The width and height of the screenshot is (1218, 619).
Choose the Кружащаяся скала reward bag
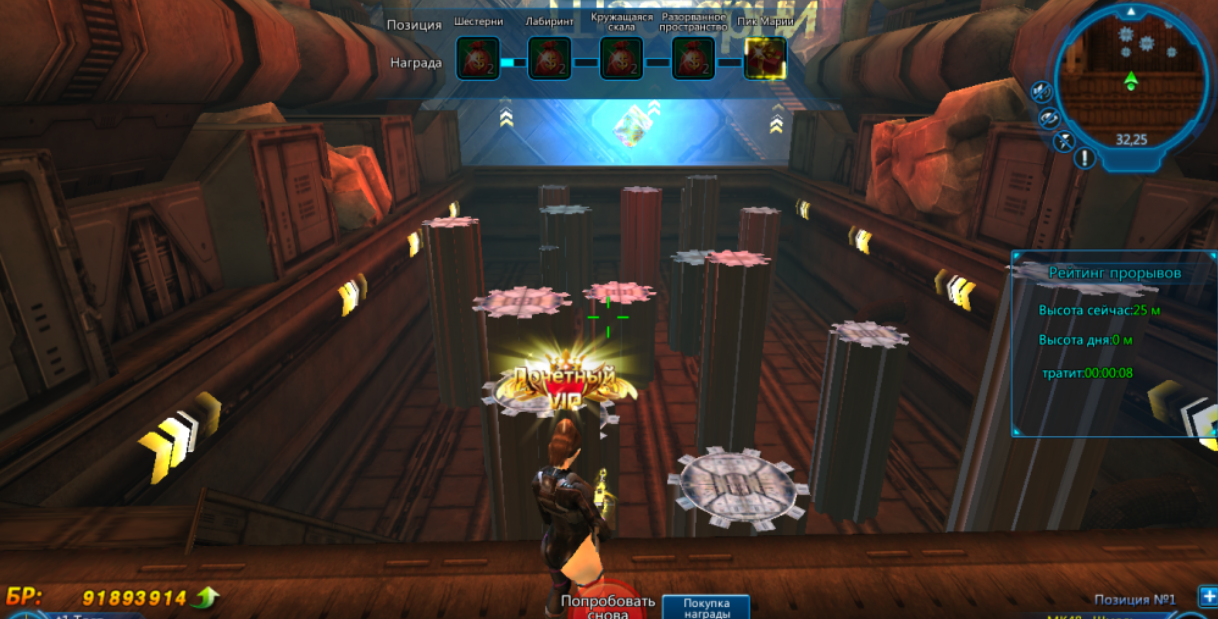[621, 58]
